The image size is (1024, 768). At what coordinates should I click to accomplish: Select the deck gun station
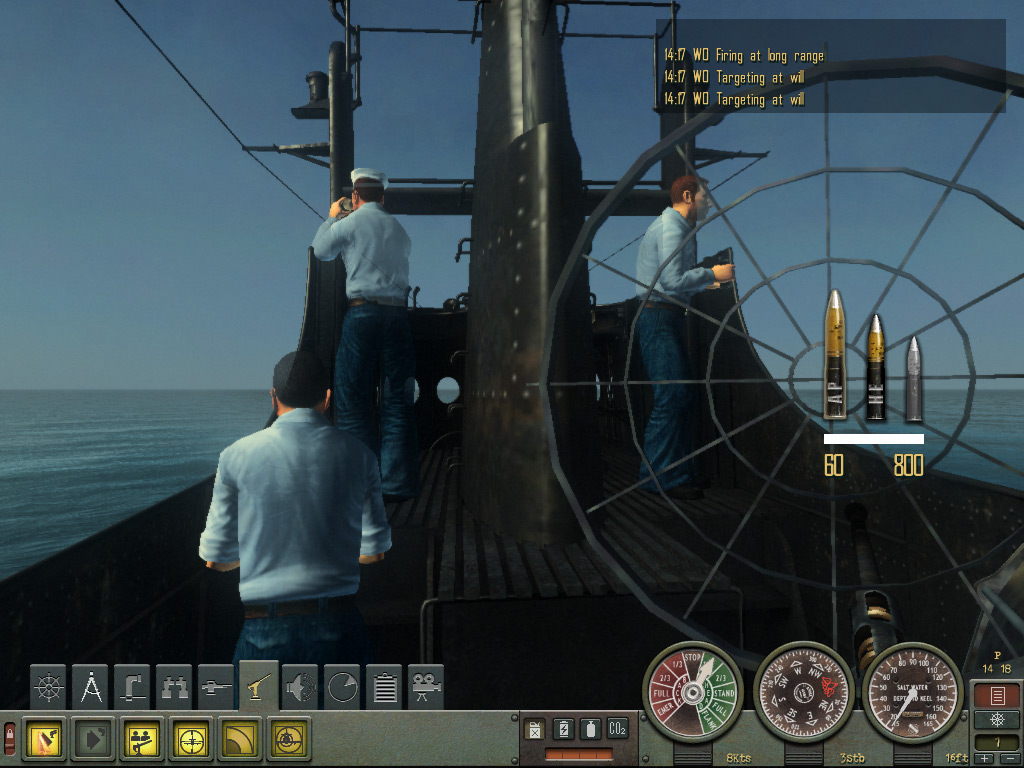click(217, 687)
